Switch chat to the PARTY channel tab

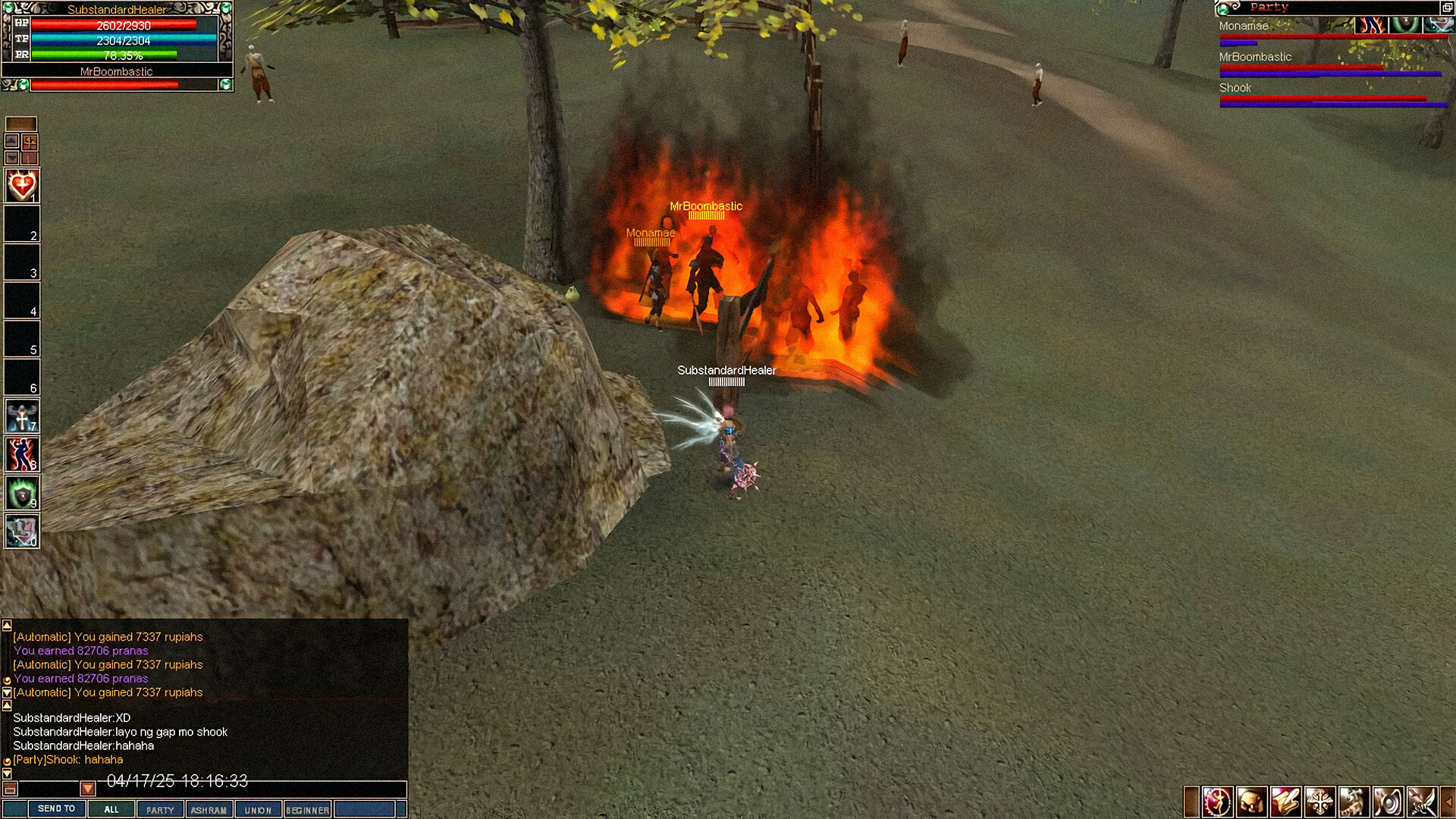pyautogui.click(x=160, y=809)
